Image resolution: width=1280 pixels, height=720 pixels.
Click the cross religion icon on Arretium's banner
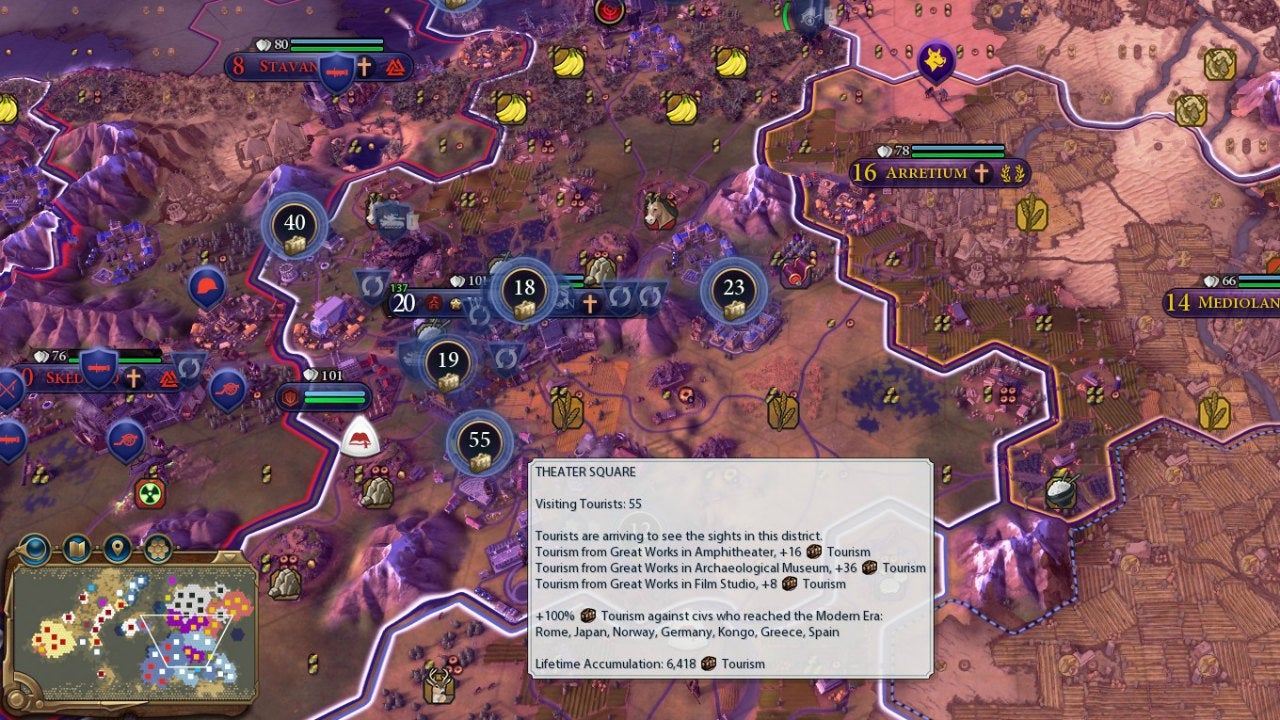[x=981, y=173]
